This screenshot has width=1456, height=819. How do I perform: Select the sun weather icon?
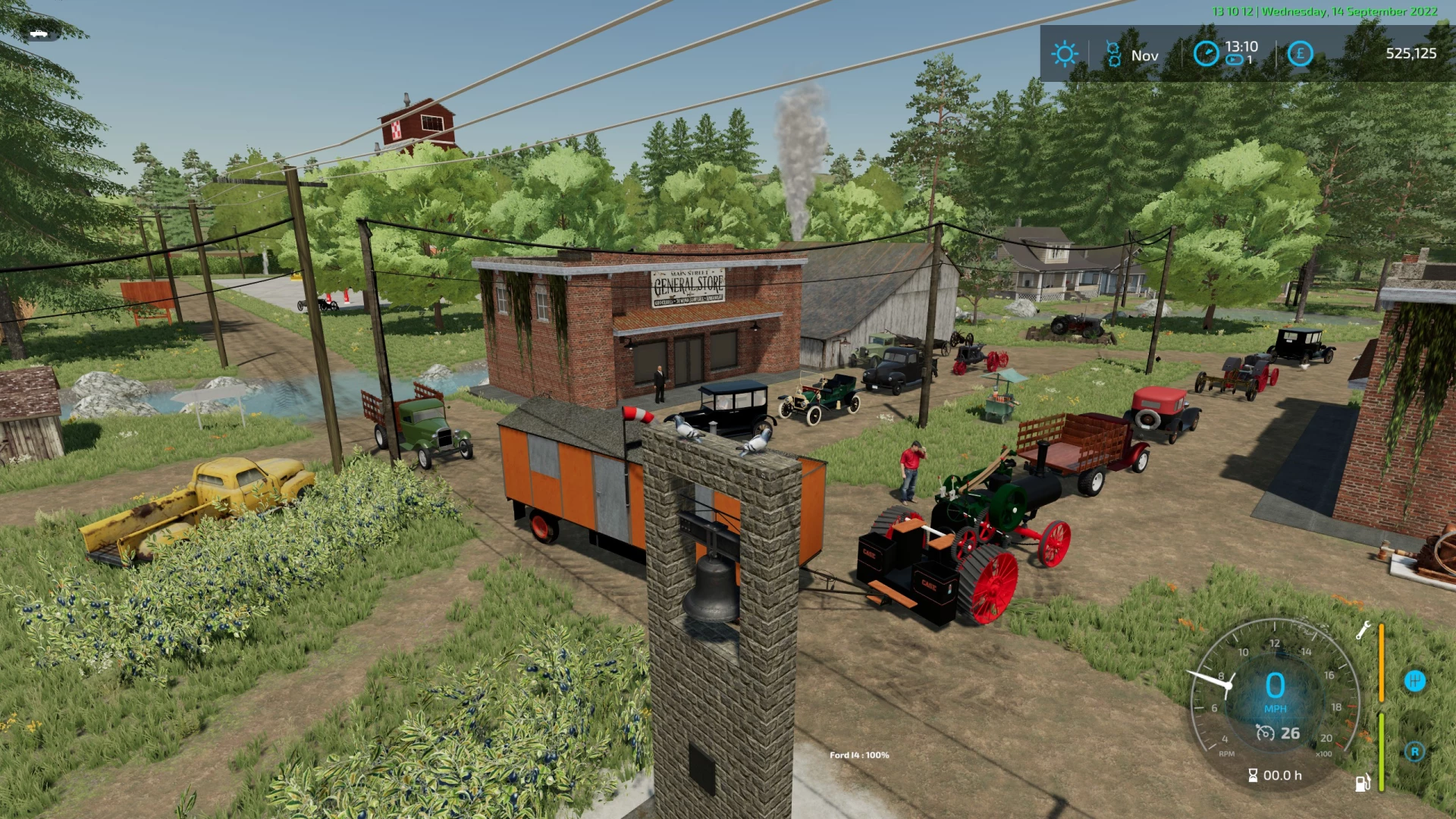[x=1065, y=54]
